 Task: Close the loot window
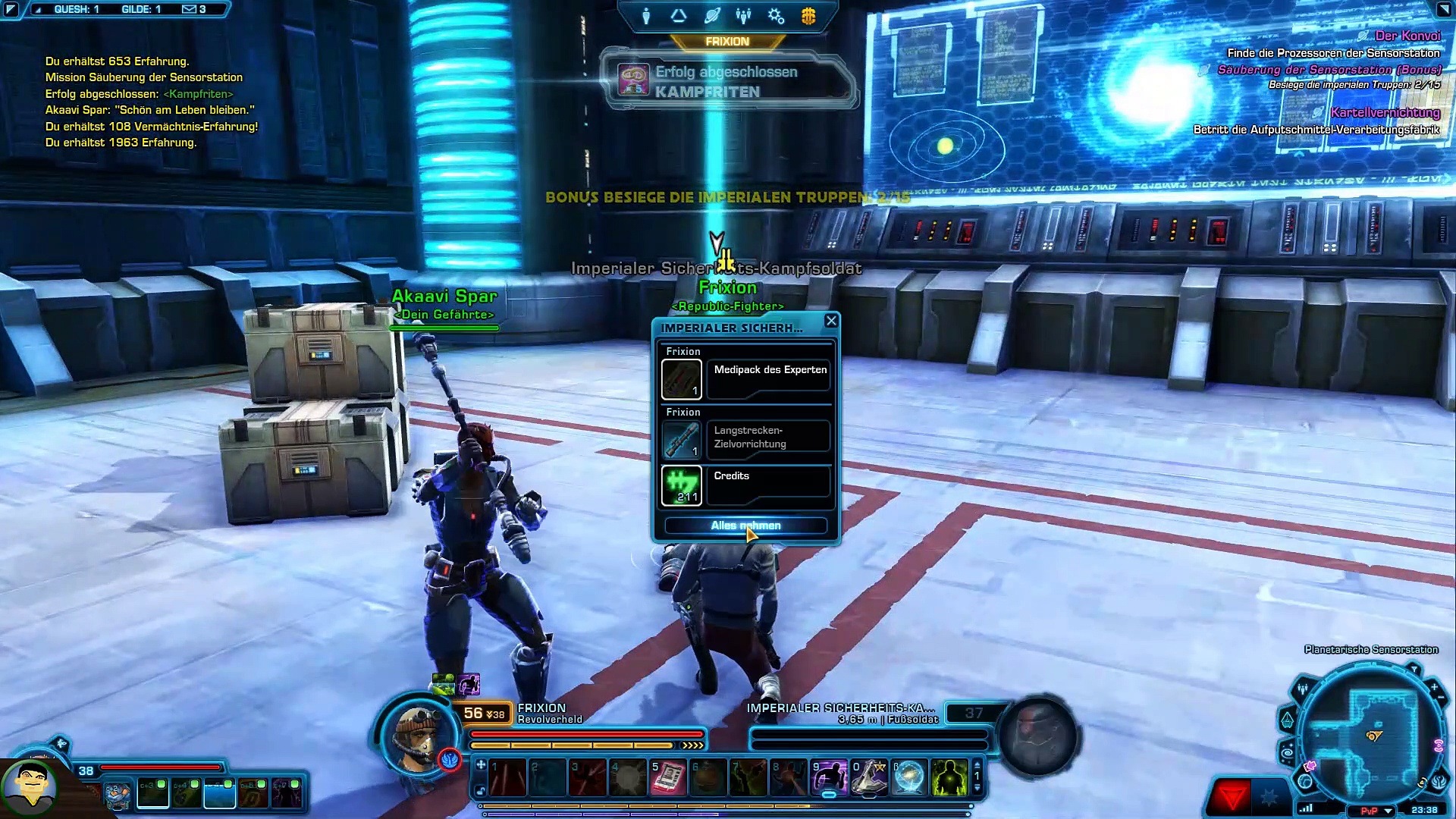click(831, 321)
